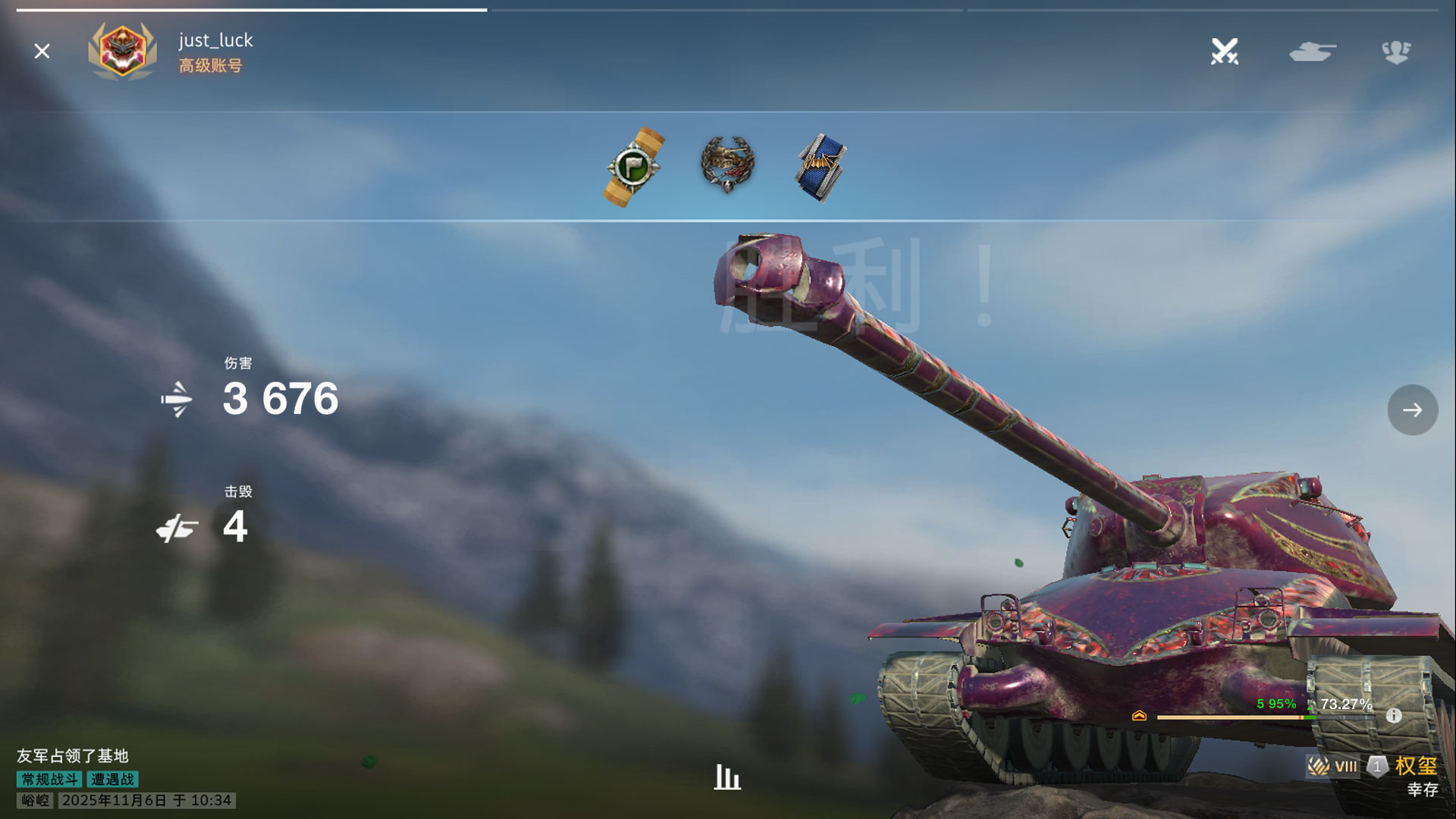Inspect the laurel wreath skull medal

coord(727,164)
